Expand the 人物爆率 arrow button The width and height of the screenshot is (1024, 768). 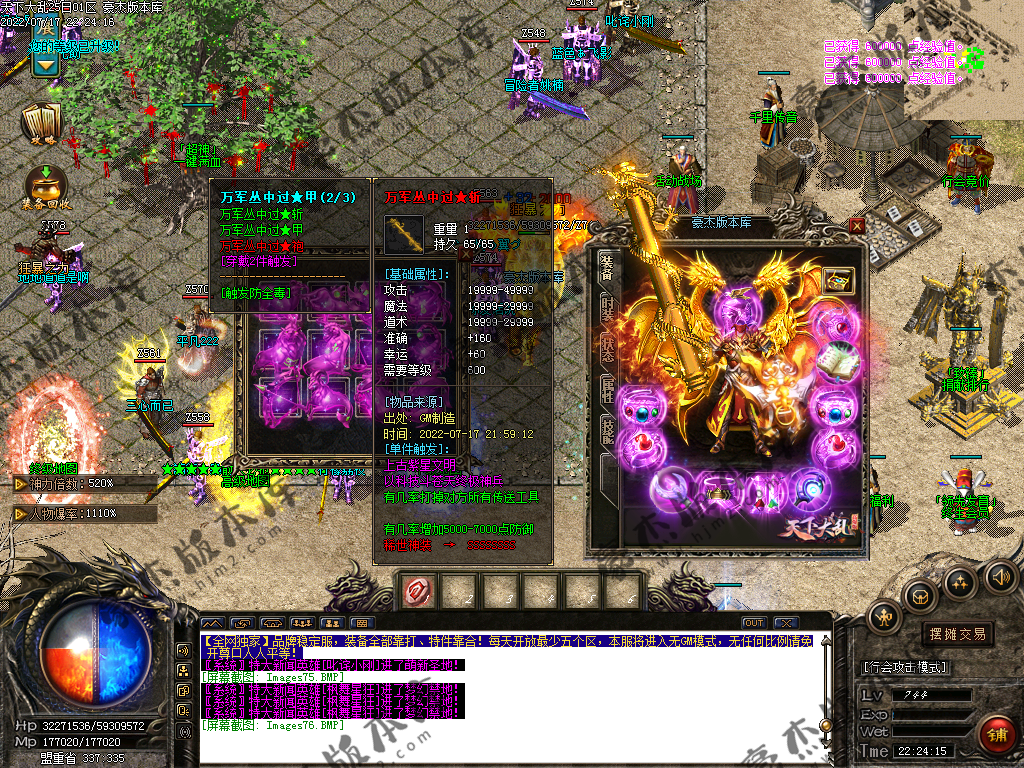tap(20, 513)
